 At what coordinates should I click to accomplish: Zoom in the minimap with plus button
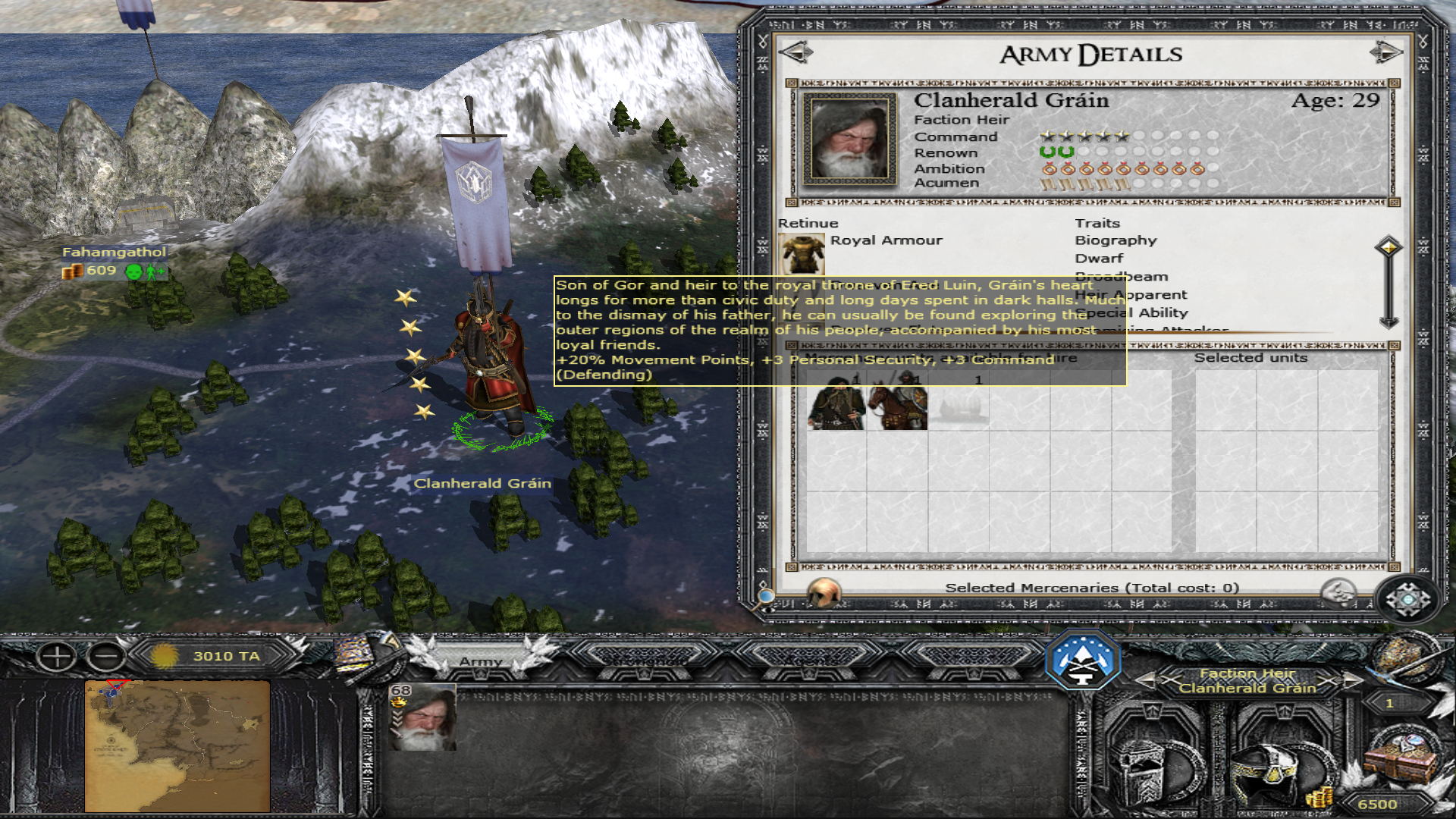point(57,657)
